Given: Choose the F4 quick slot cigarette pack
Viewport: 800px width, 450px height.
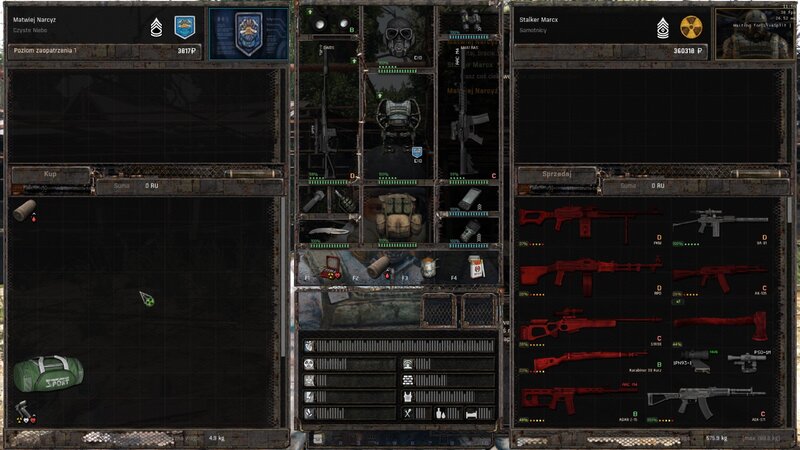Looking at the screenshot, I should coord(474,265).
